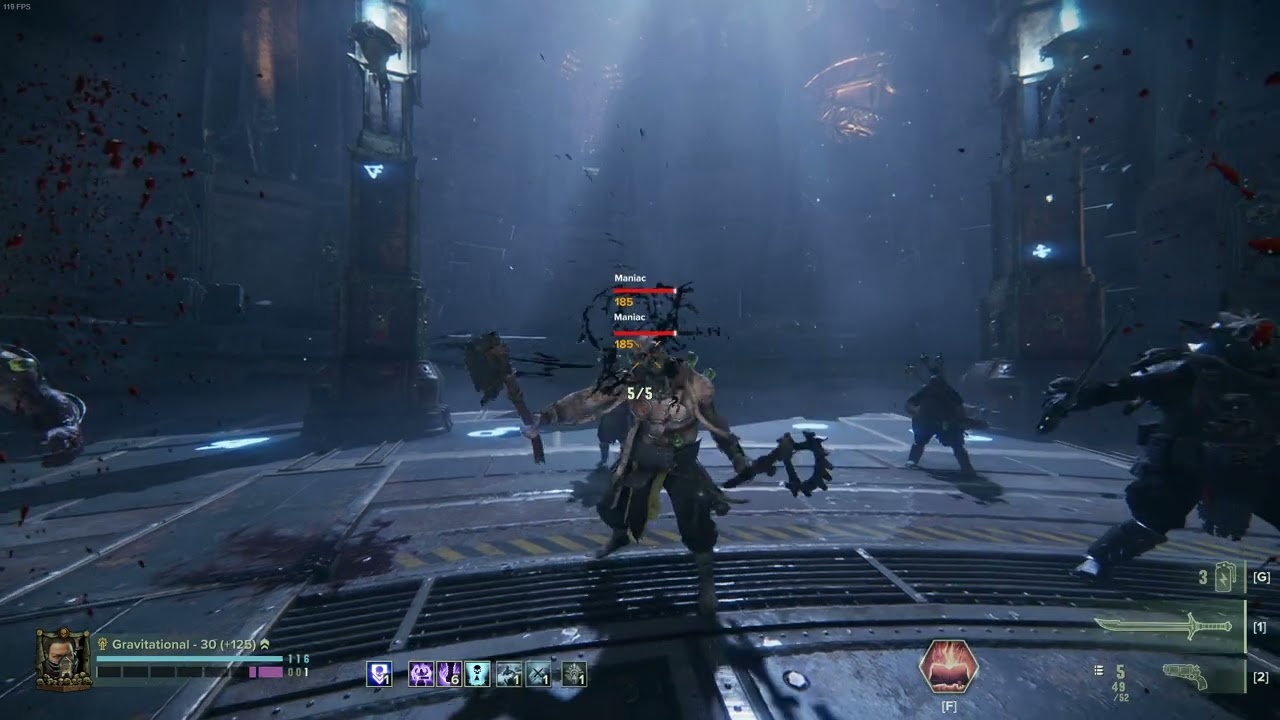Screen dimensions: 1280x720
Task: Click the cyan skull buff icon
Action: (478, 674)
